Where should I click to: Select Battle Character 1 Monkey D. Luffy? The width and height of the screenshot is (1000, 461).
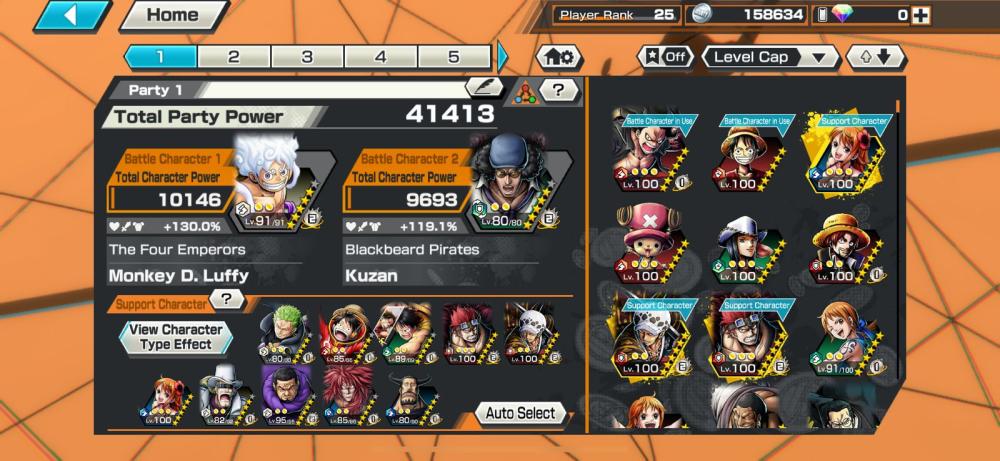point(270,185)
